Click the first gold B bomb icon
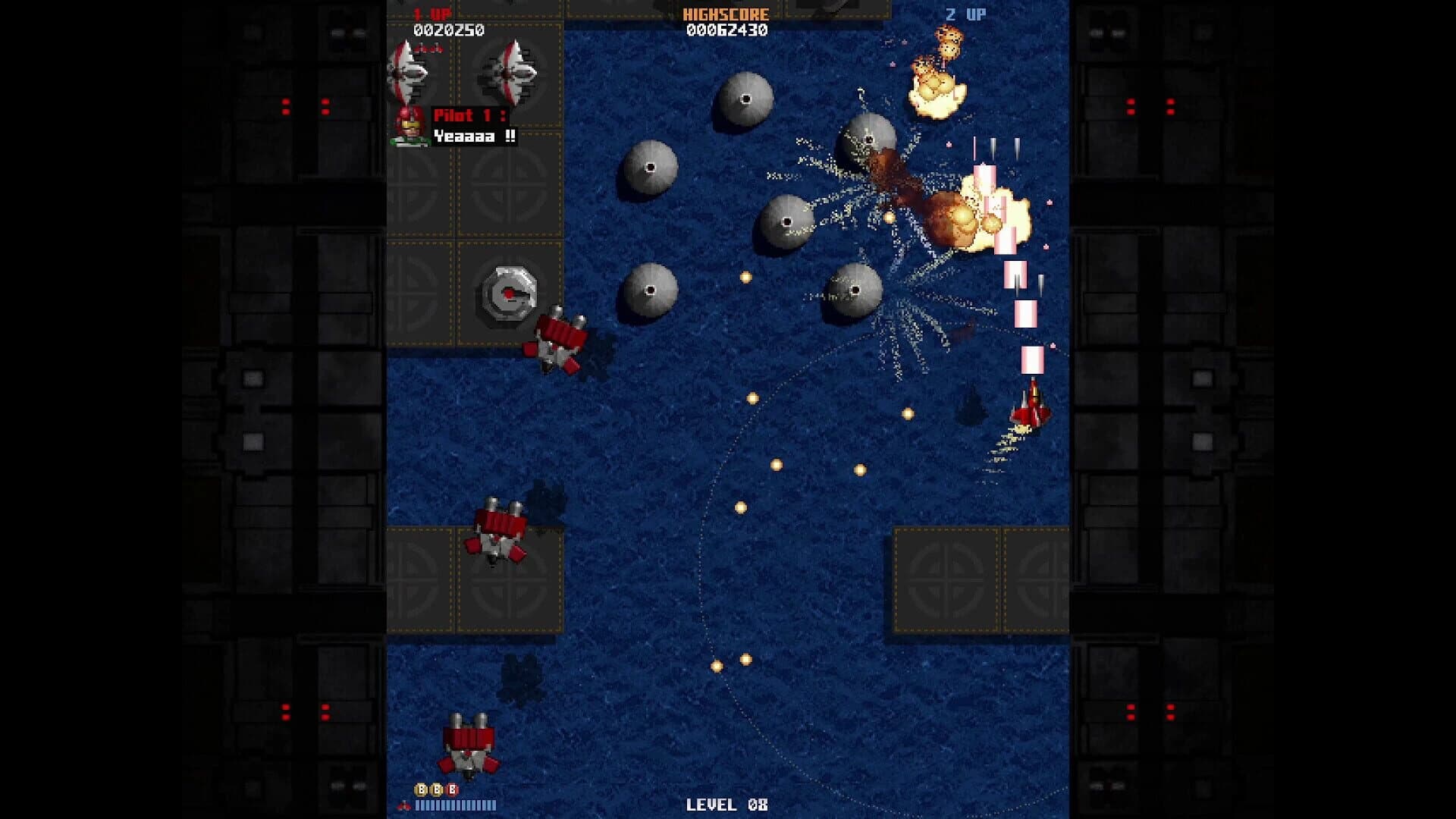 click(x=422, y=789)
